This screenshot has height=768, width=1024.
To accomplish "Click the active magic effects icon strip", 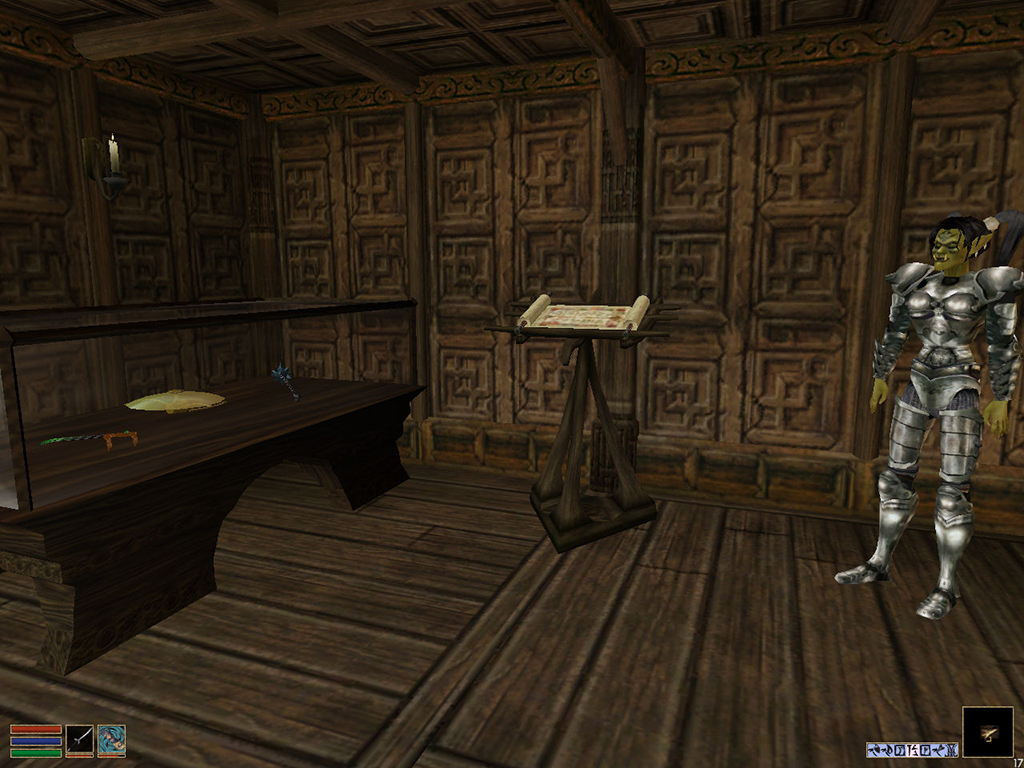I will point(912,749).
